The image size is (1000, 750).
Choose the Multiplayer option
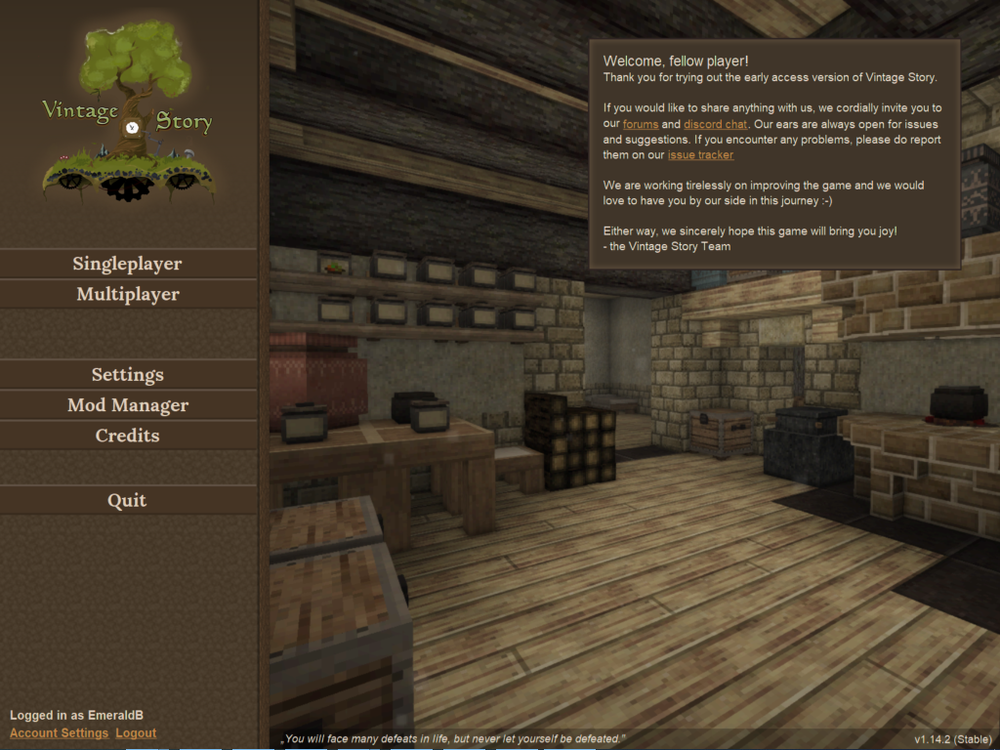click(x=127, y=294)
